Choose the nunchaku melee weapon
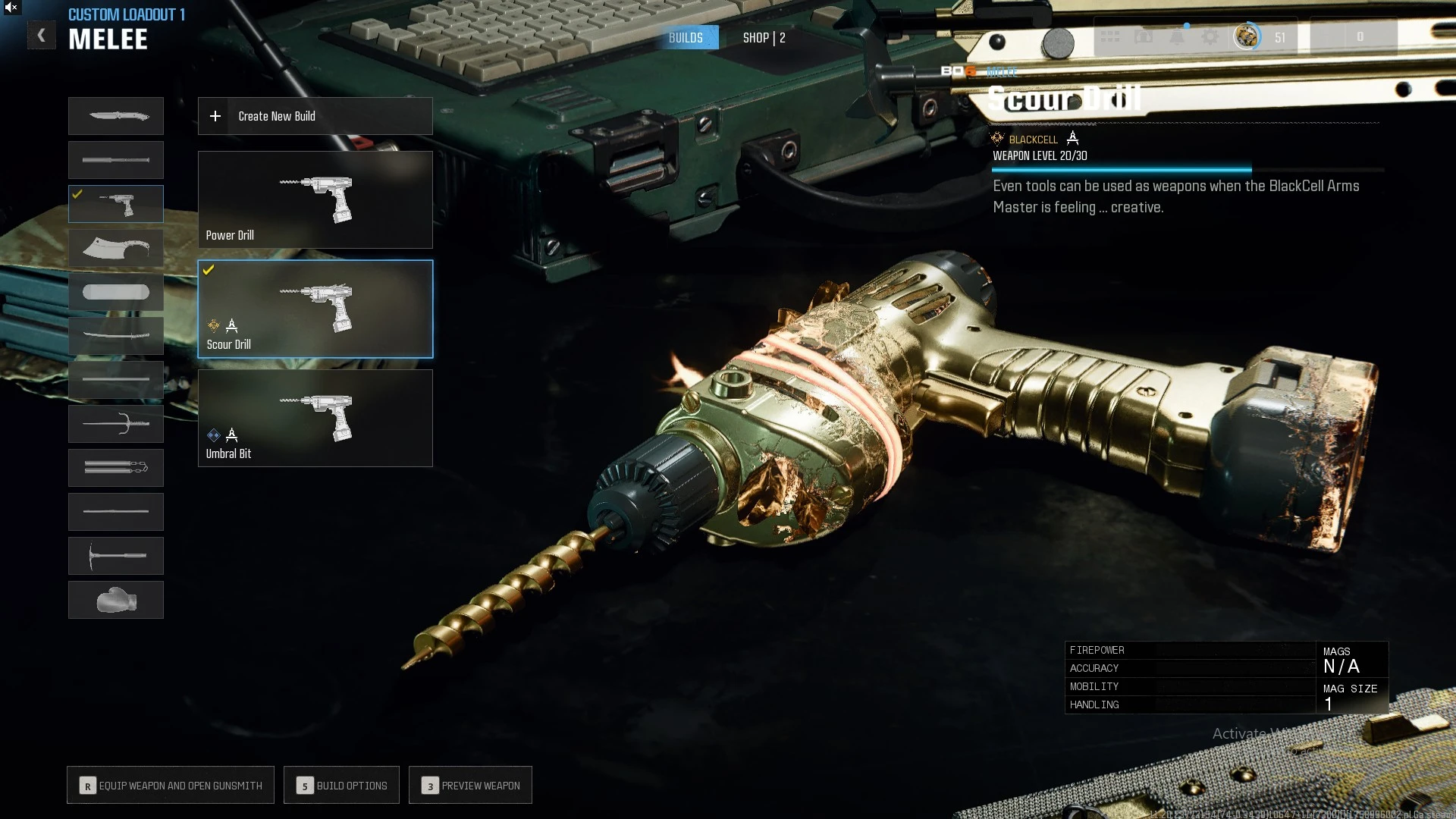Viewport: 1456px width, 819px height. point(116,468)
